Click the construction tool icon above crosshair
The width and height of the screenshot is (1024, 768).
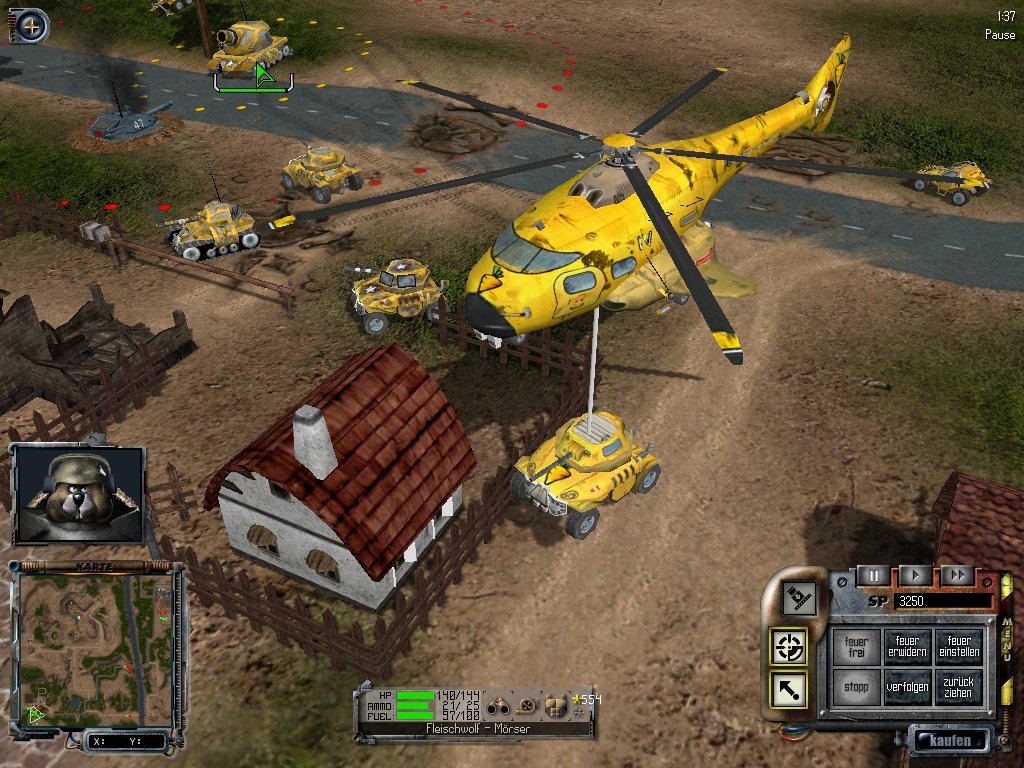(x=799, y=598)
